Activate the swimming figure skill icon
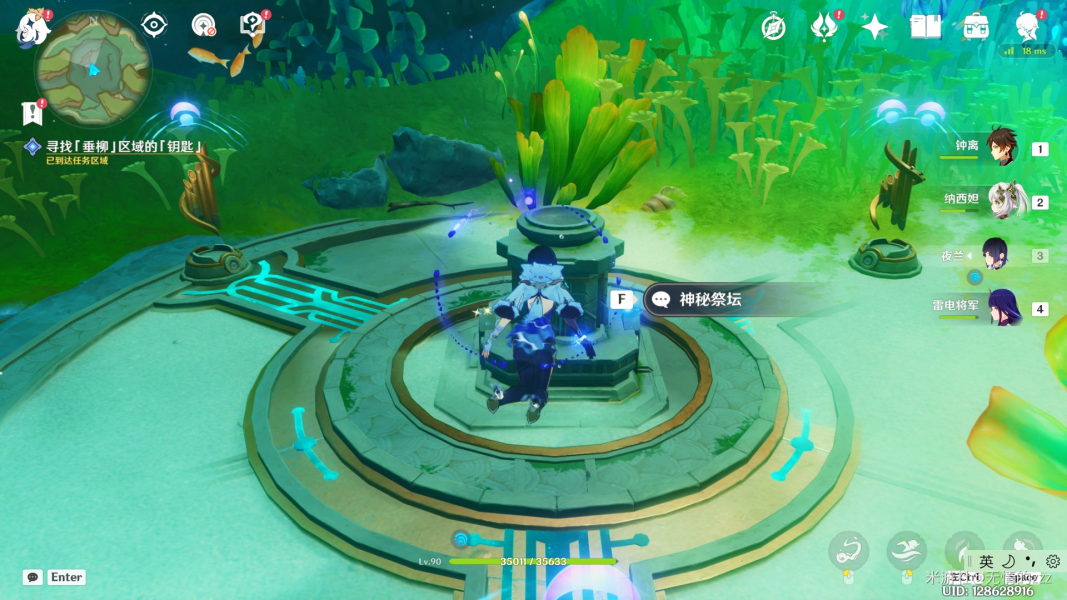The width and height of the screenshot is (1067, 600). [x=906, y=549]
